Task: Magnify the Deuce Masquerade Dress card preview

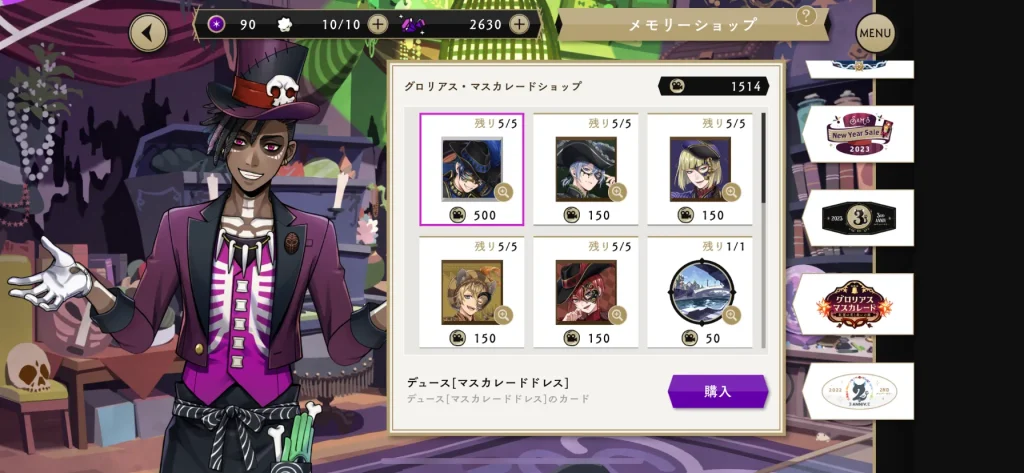Action: point(503,192)
